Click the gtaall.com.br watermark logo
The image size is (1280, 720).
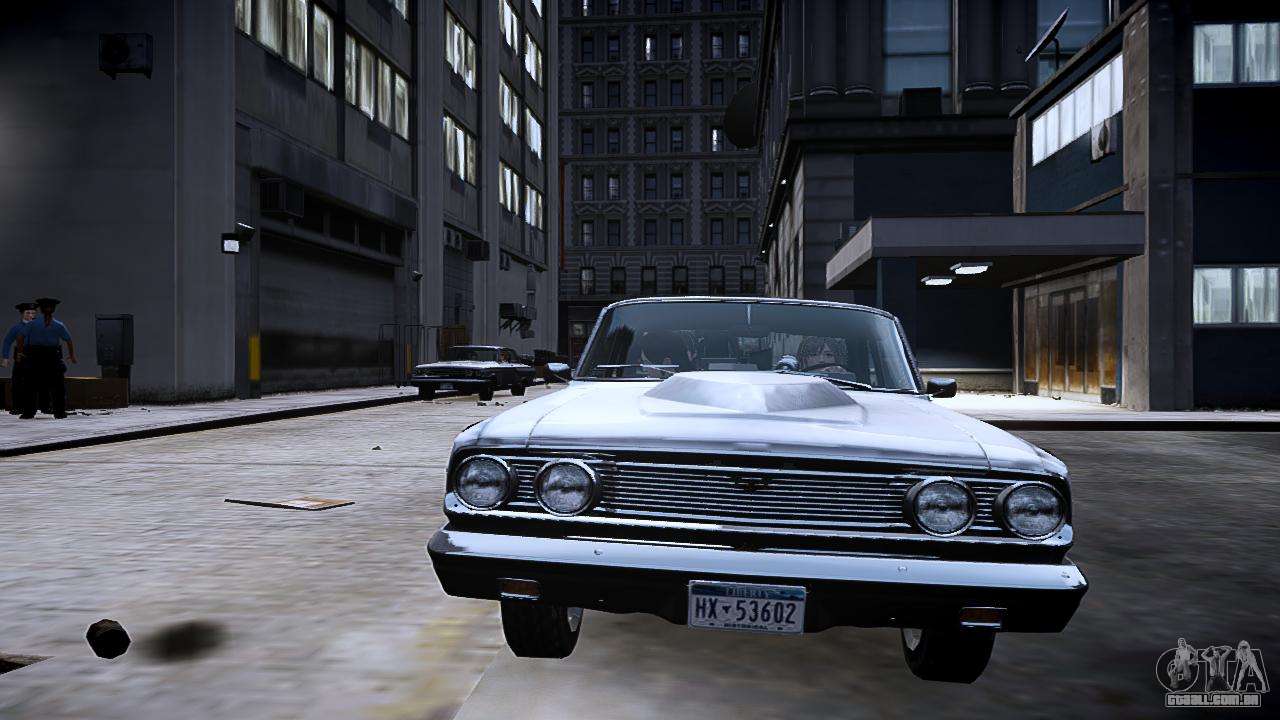(x=1211, y=673)
